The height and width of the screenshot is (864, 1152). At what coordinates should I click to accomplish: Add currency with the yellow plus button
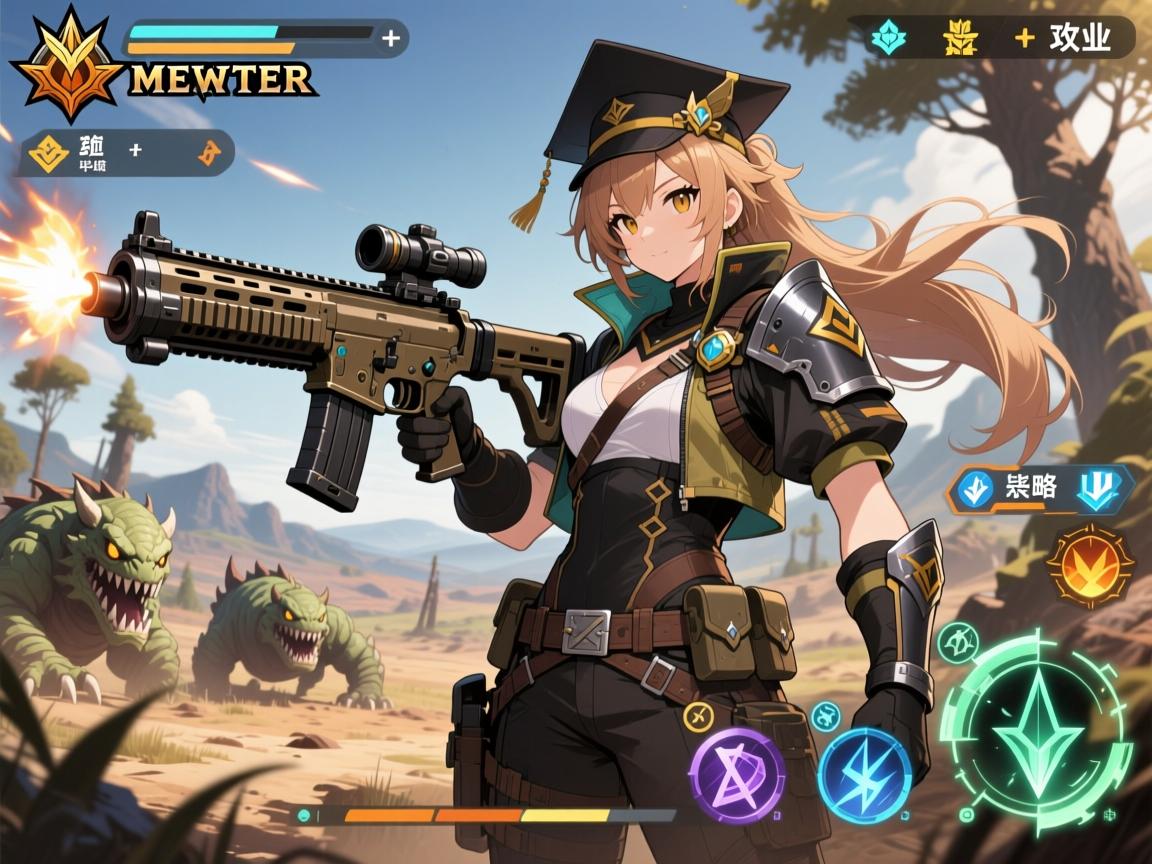[x=1024, y=38]
